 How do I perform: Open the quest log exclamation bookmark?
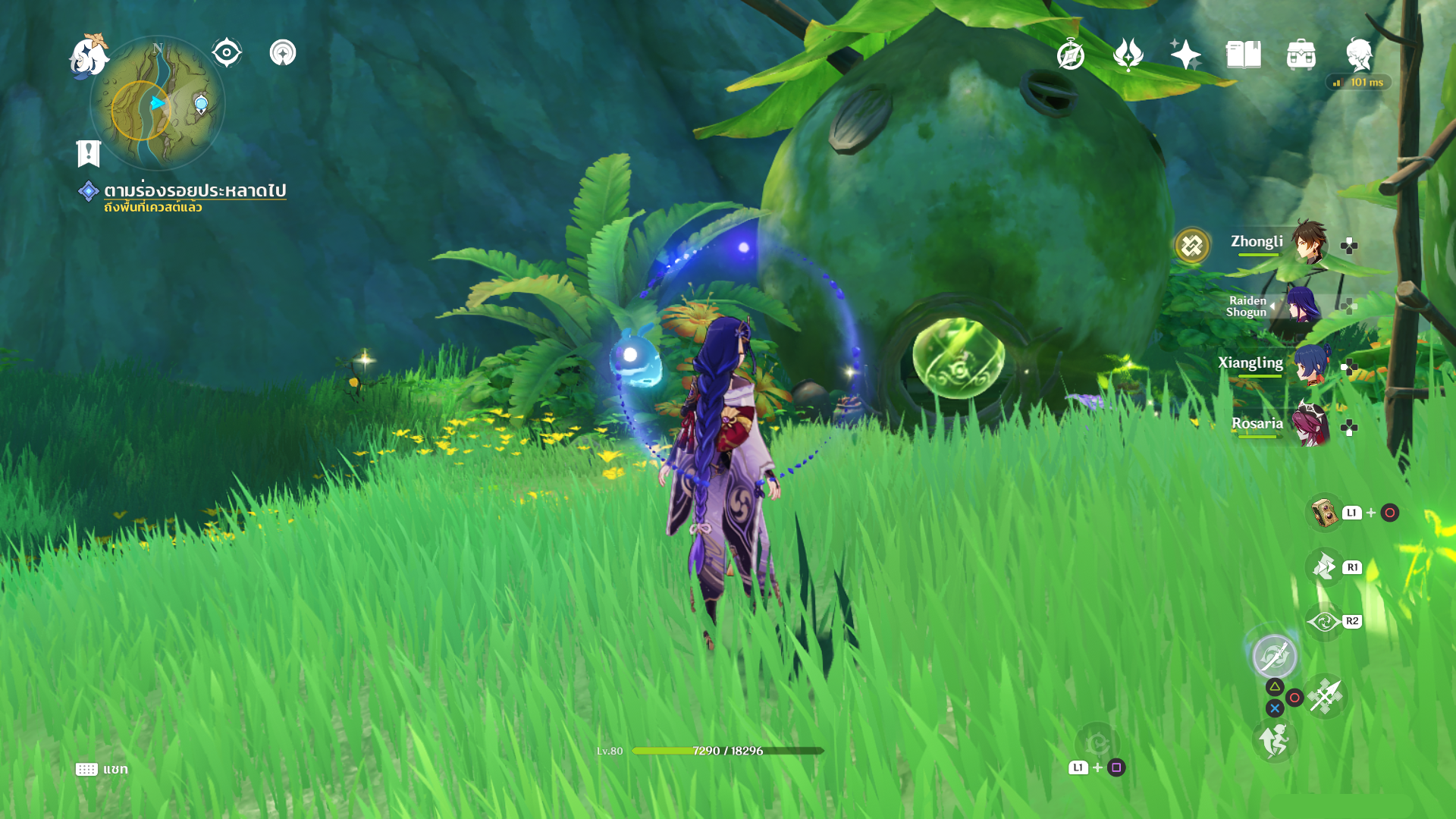pos(89,153)
